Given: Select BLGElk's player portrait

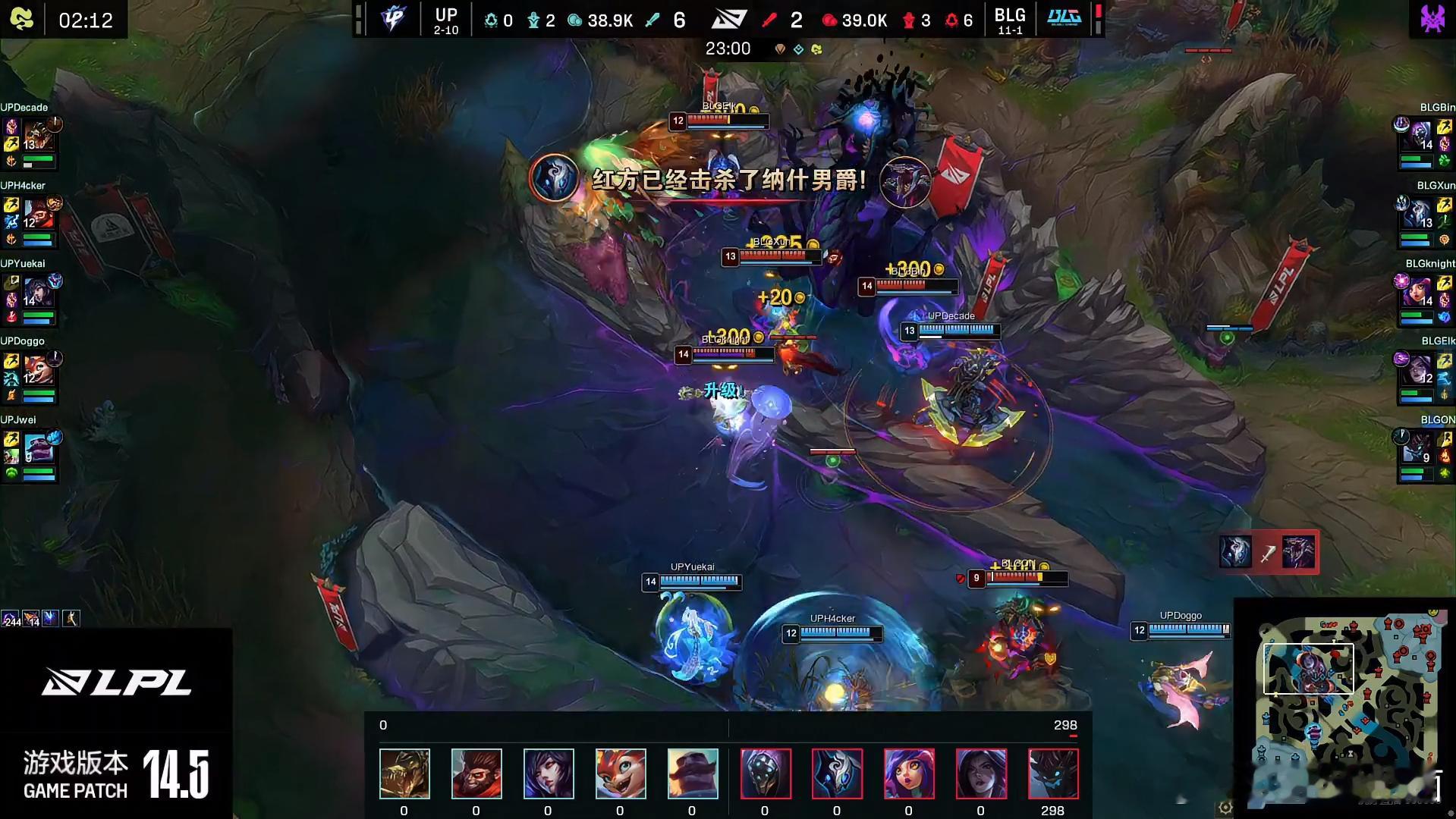Looking at the screenshot, I should point(1420,371).
